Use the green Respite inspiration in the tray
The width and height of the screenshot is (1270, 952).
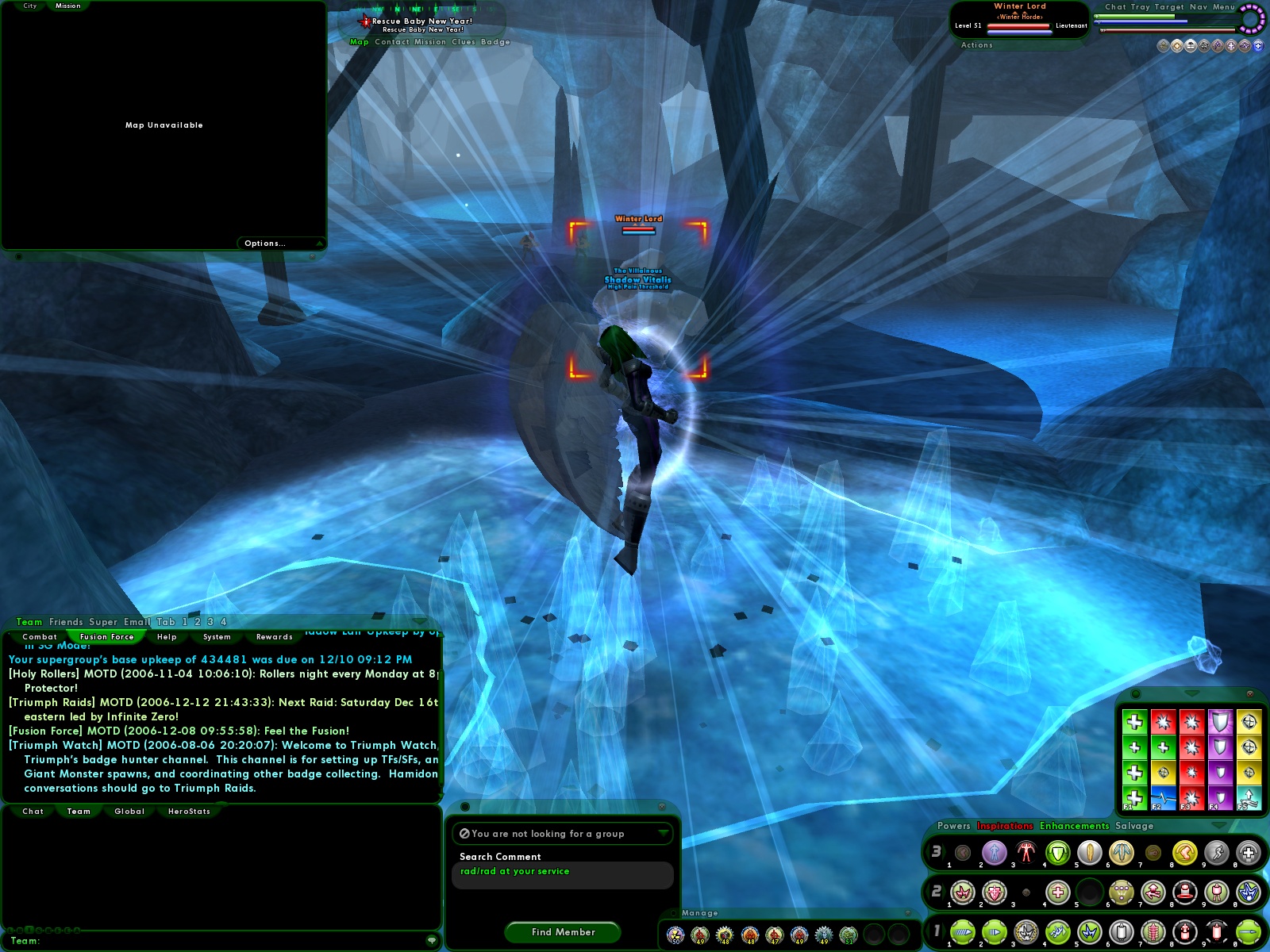tap(1135, 722)
